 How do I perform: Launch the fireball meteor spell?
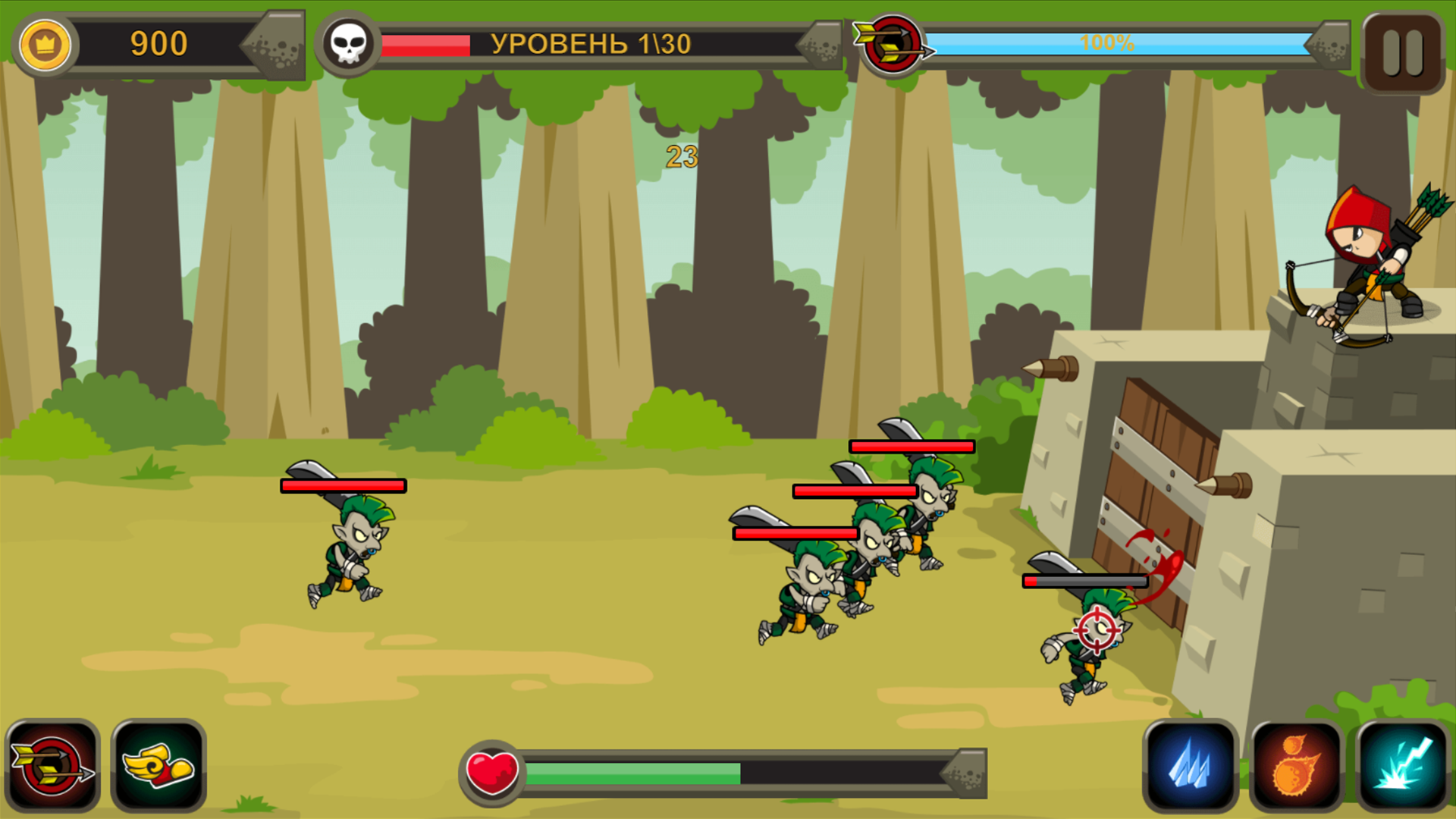pyautogui.click(x=1297, y=764)
